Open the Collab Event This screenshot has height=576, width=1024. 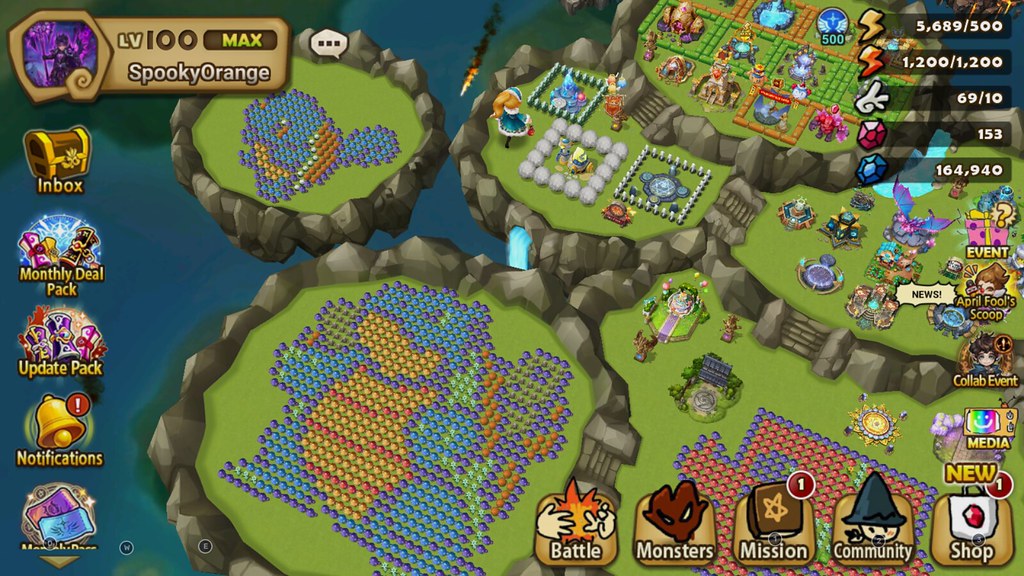[x=986, y=360]
